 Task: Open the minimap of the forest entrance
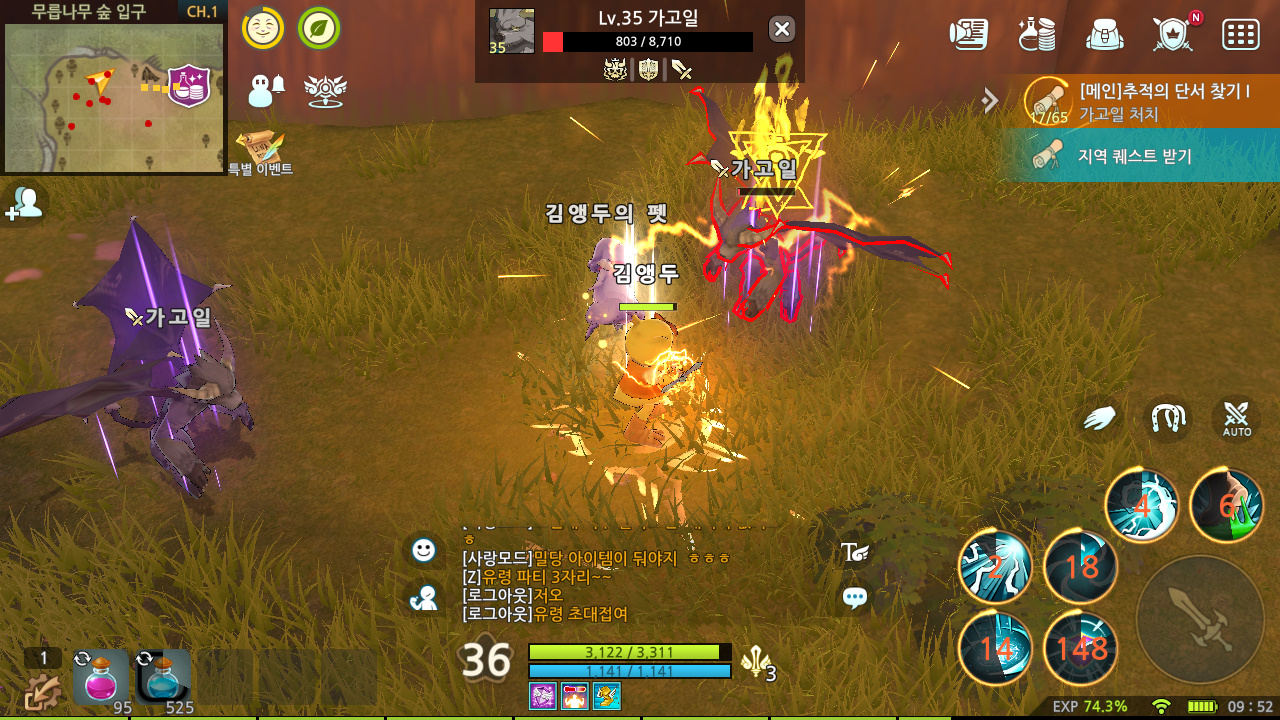point(113,97)
